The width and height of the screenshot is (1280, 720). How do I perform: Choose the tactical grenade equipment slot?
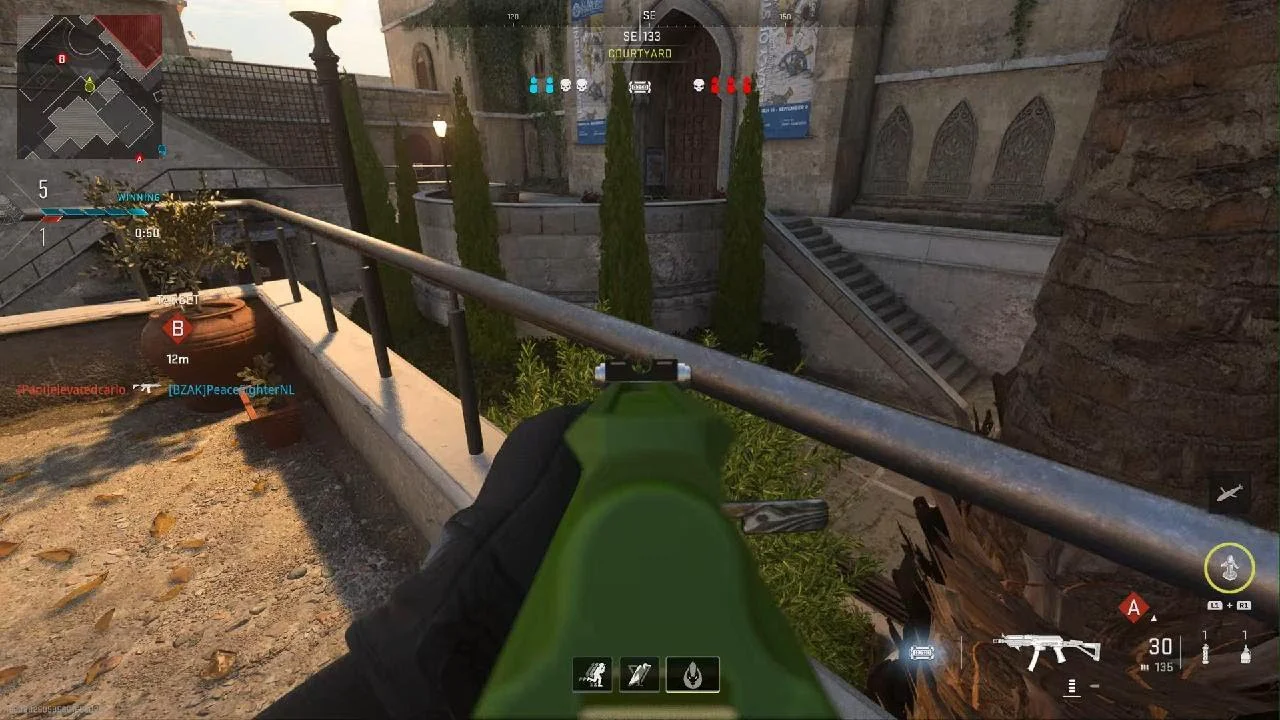1205,654
